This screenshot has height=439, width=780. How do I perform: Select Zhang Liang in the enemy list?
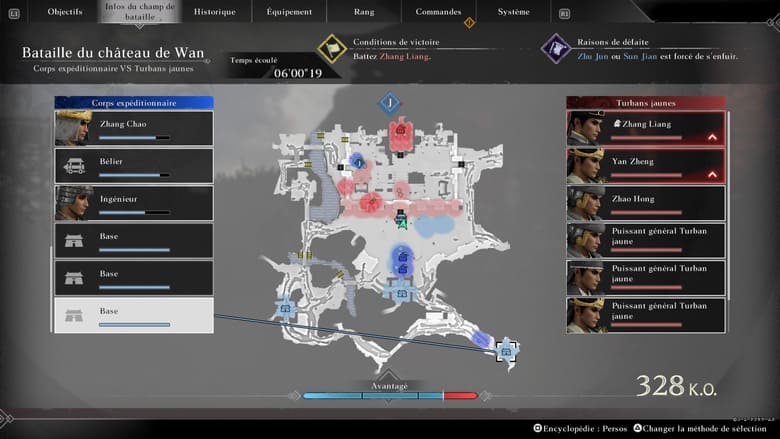pos(646,128)
